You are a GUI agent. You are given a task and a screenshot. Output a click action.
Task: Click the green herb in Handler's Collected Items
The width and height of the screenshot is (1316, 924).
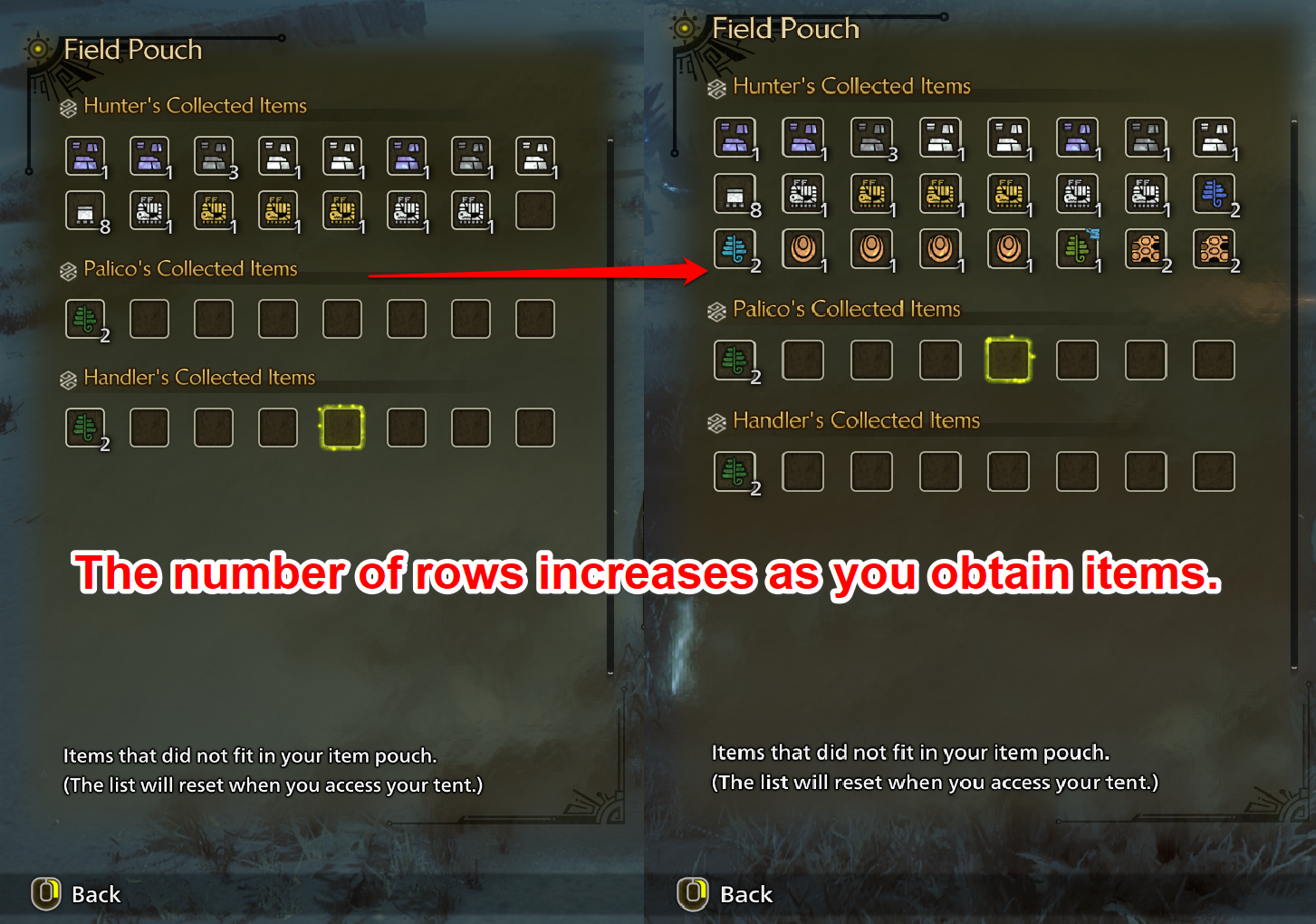(85, 427)
